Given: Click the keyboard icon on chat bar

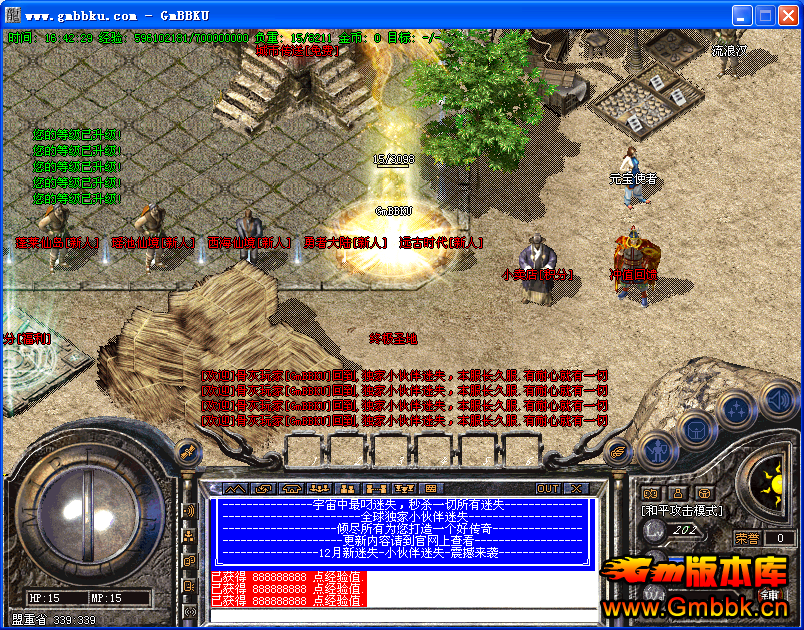Looking at the screenshot, I should pos(430,488).
